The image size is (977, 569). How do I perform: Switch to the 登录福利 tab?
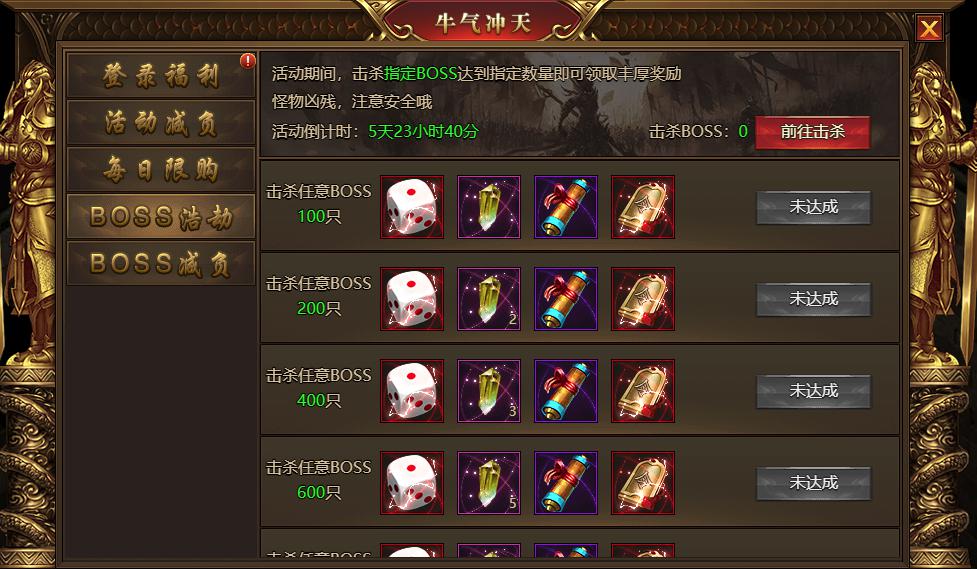pyautogui.click(x=160, y=76)
